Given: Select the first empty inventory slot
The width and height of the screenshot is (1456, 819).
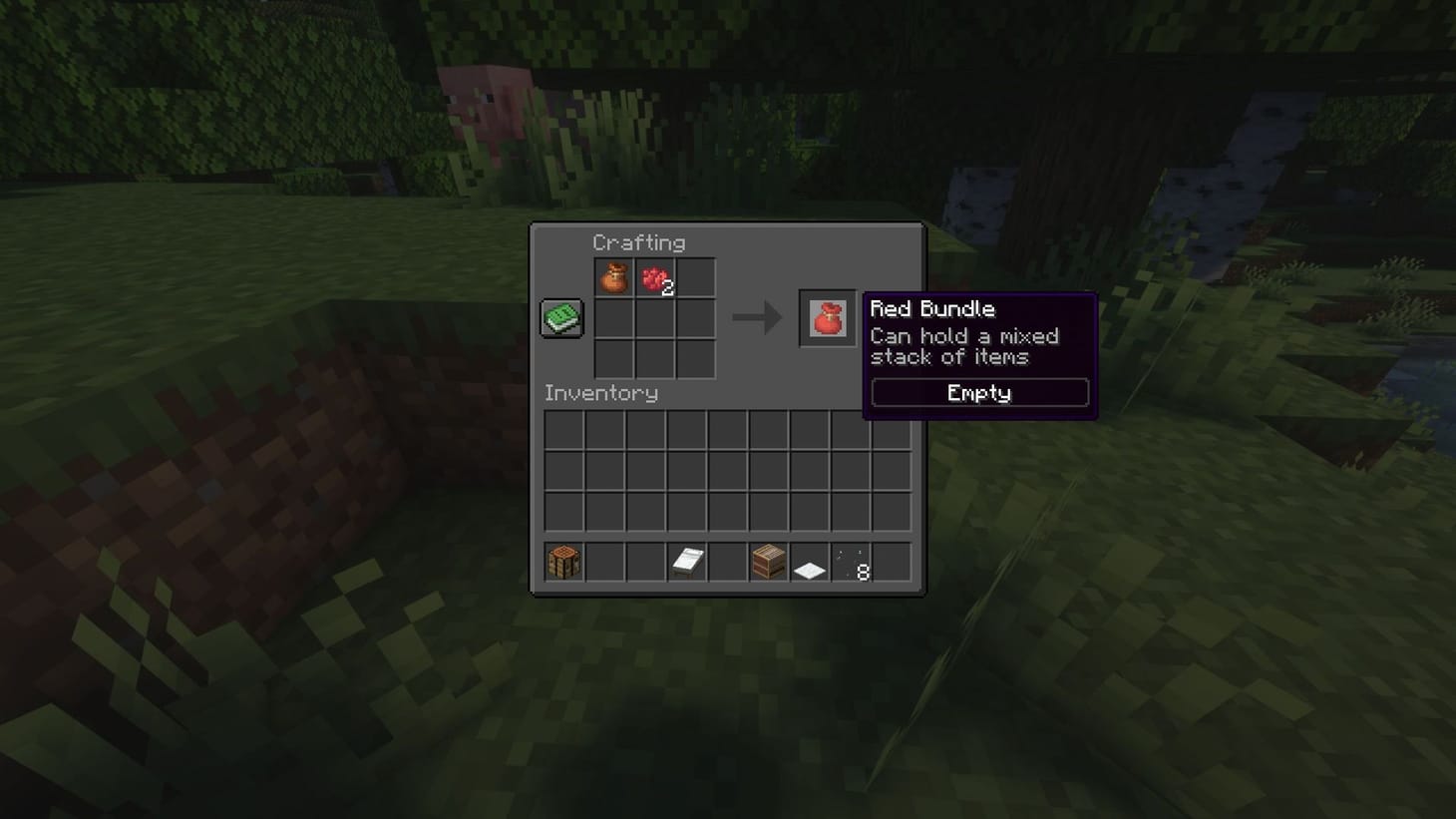Looking at the screenshot, I should pyautogui.click(x=563, y=428).
